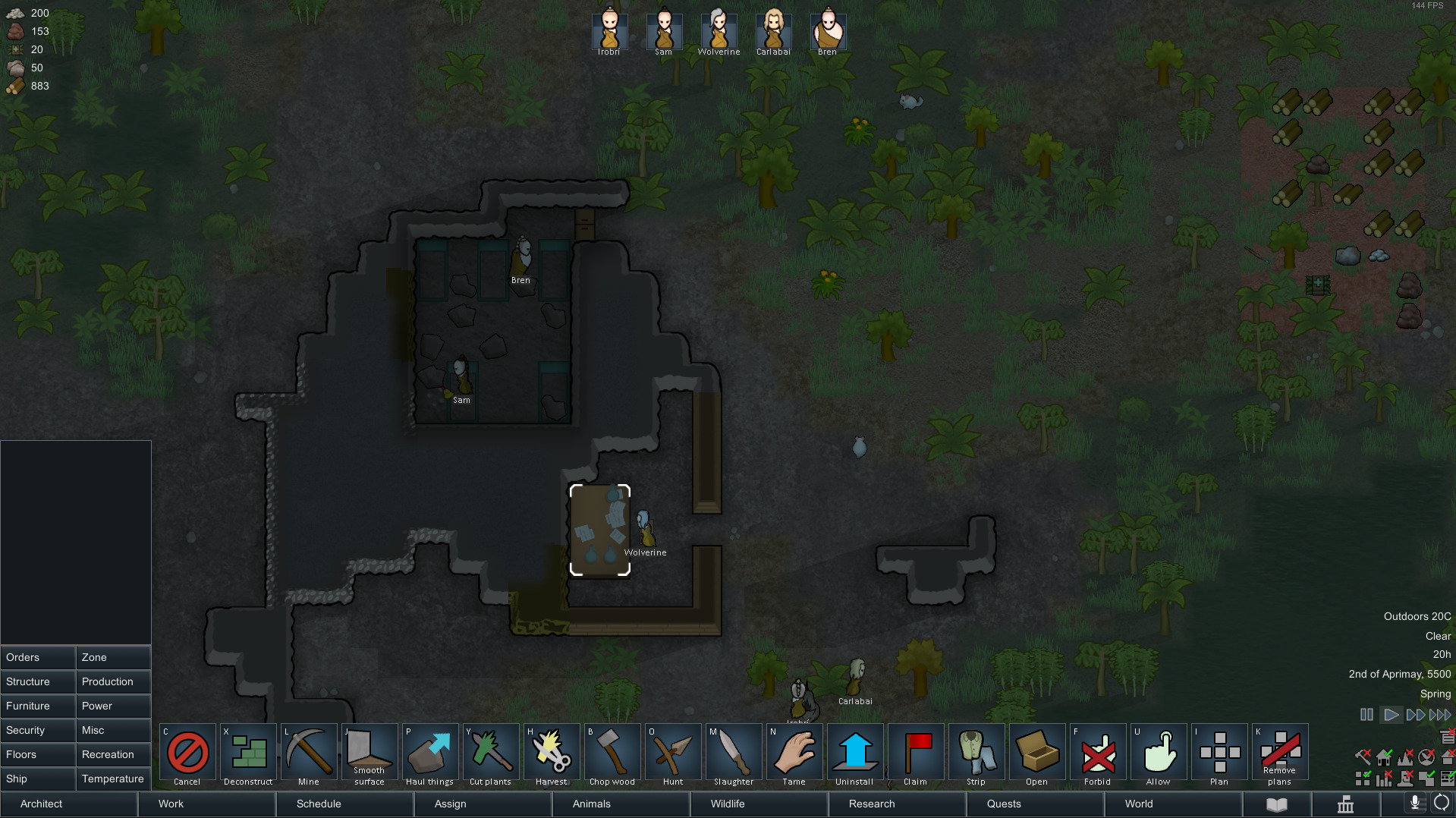
Task: Pause the game speed
Action: 1366,715
